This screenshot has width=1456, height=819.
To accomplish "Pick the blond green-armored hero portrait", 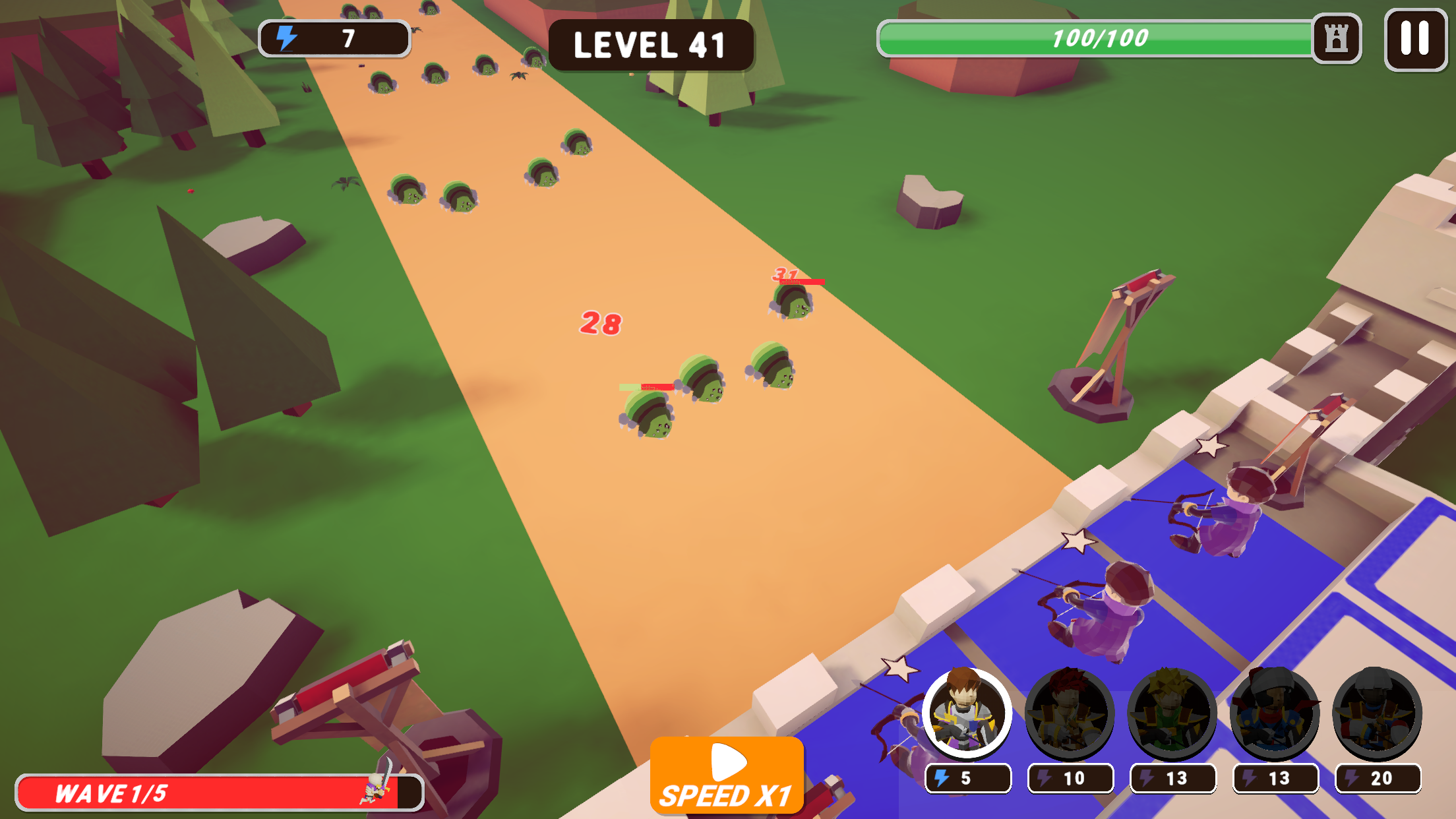I will (x=1172, y=713).
